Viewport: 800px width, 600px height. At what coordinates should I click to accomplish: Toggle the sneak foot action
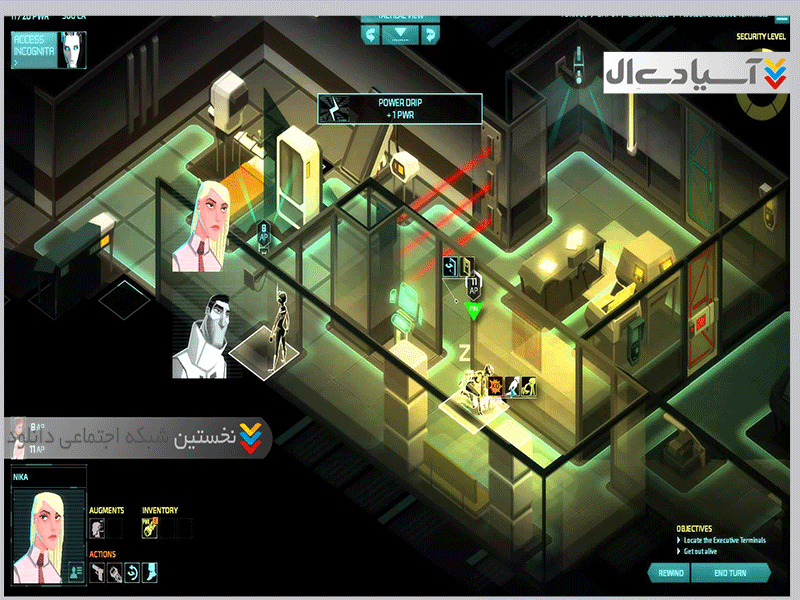coord(149,572)
